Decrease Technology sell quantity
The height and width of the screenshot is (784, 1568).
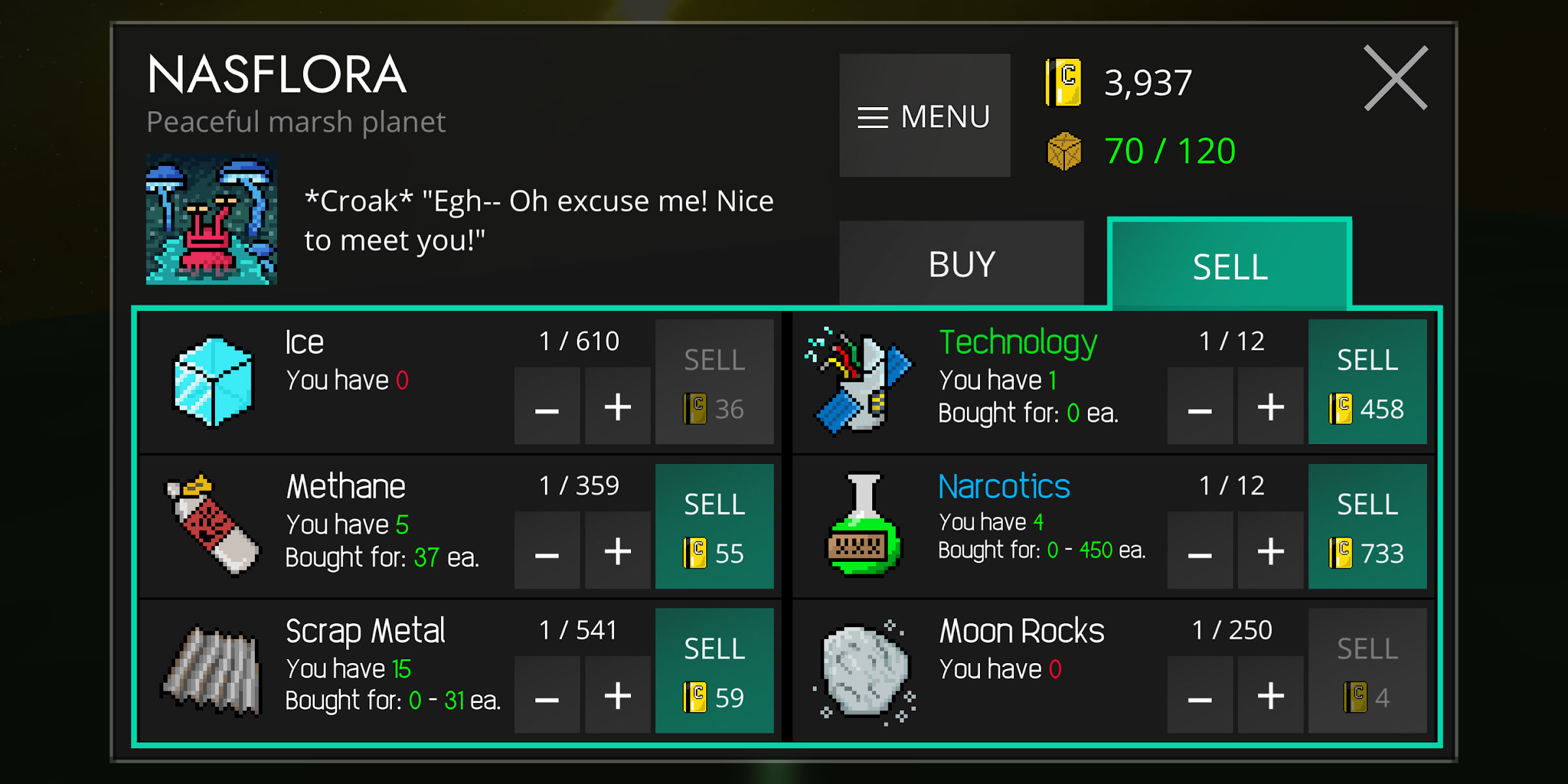coord(1200,408)
